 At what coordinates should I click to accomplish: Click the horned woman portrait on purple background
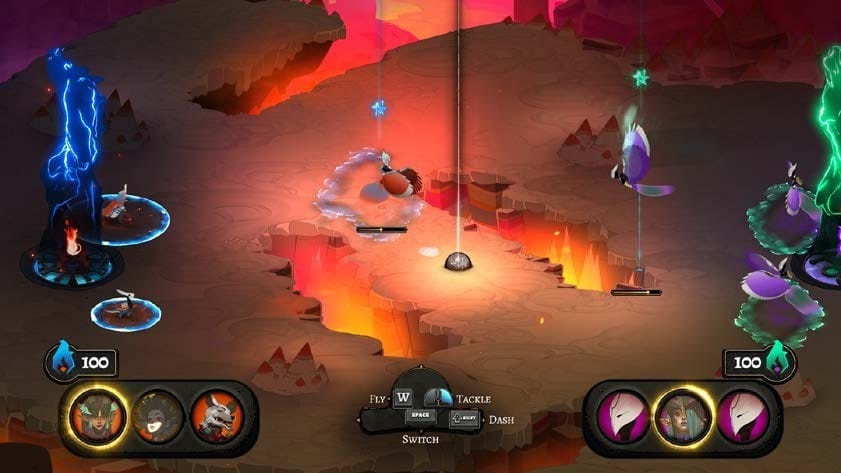pyautogui.click(x=683, y=415)
